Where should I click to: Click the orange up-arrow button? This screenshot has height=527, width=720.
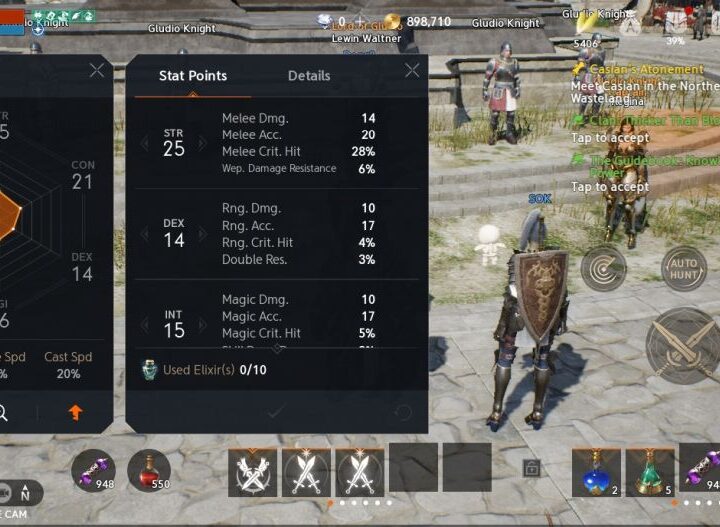[76, 412]
